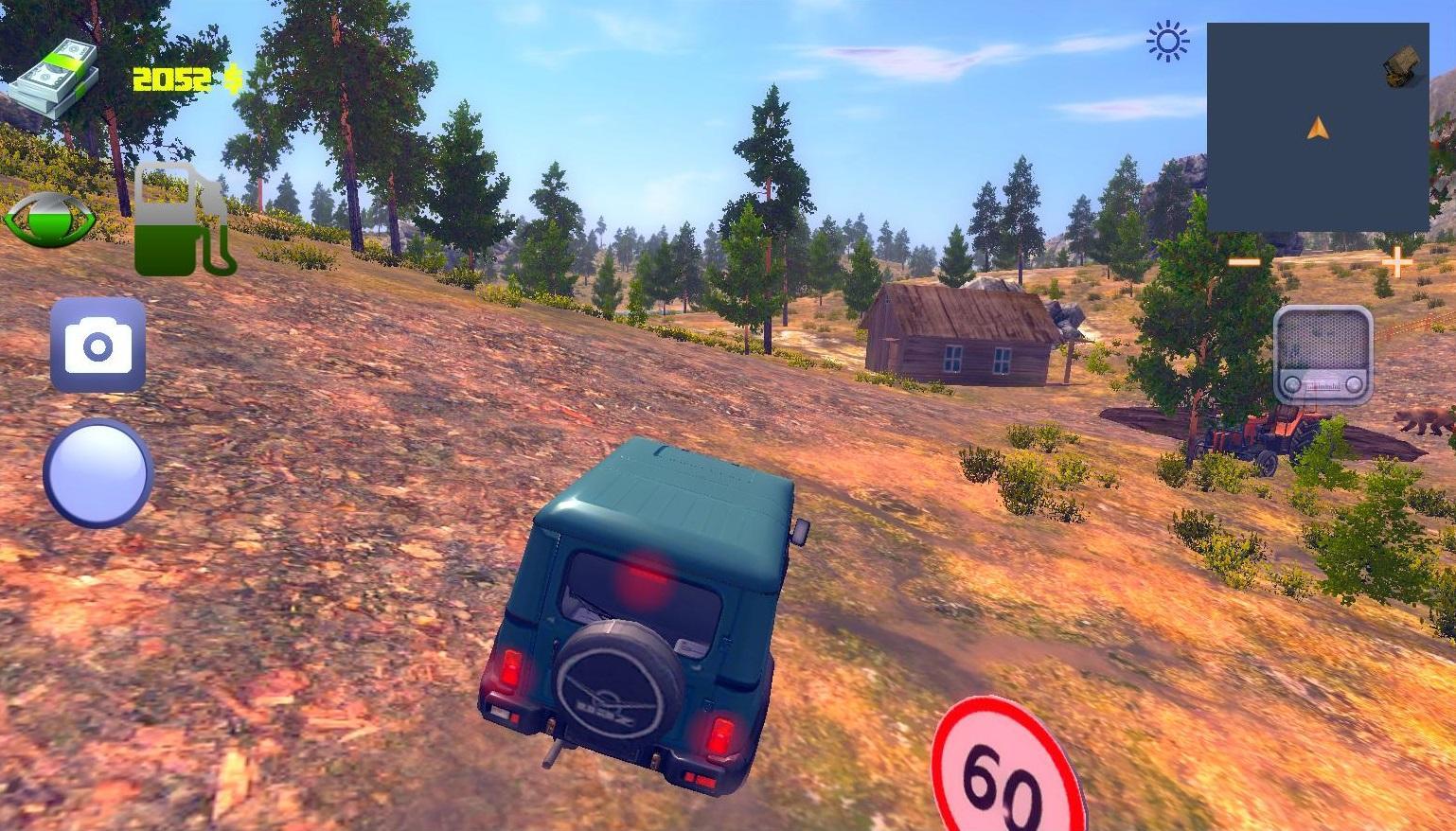Viewport: 1456px width, 831px height.
Task: Turn the radio on
Action: click(x=1323, y=355)
